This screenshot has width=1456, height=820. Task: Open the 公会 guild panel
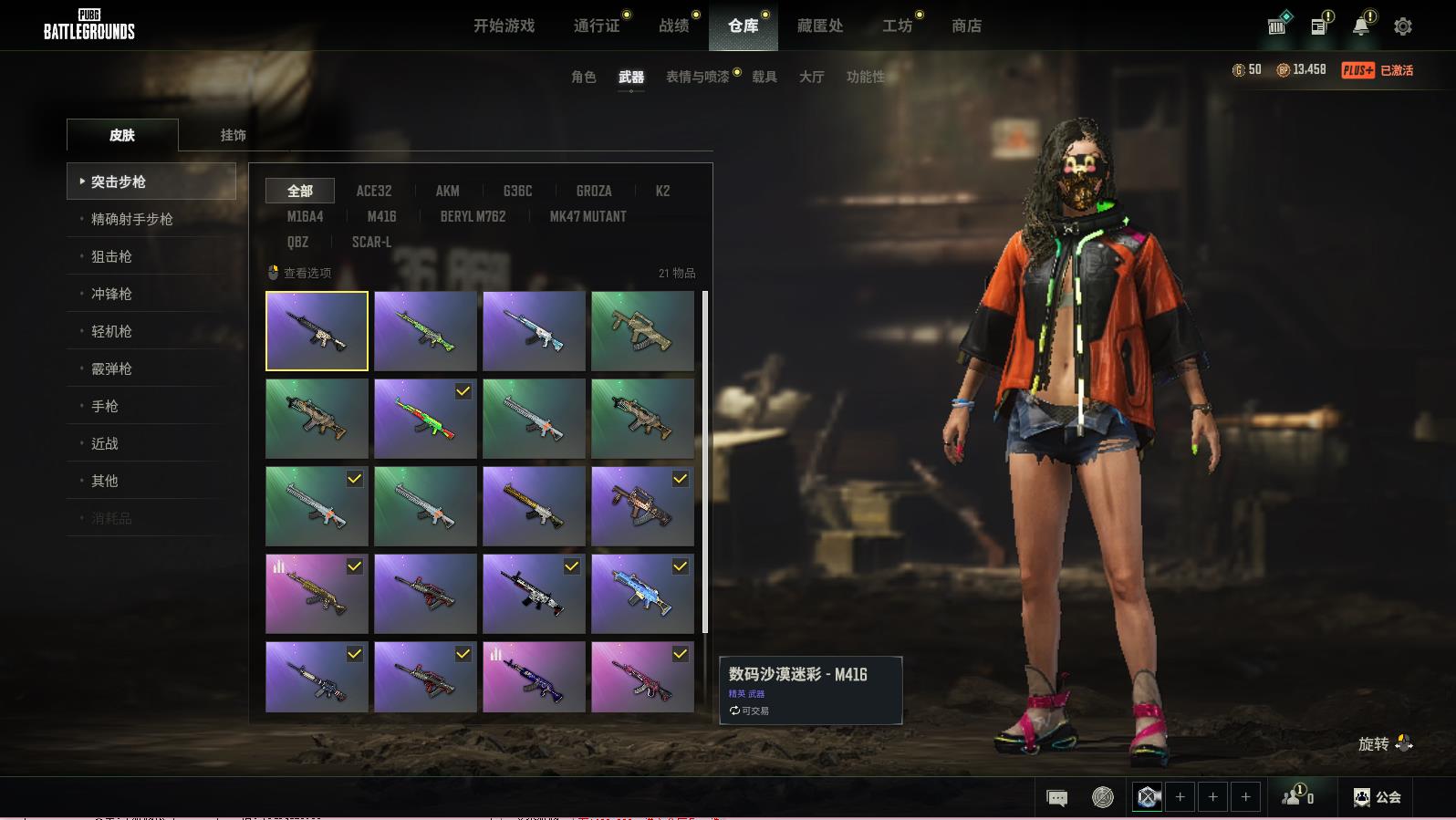[1378, 797]
